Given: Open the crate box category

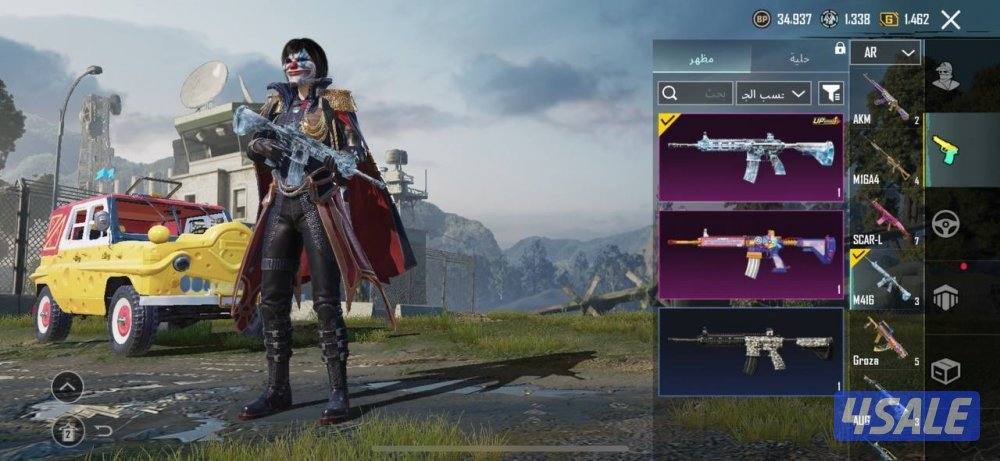Looking at the screenshot, I should pos(946,371).
